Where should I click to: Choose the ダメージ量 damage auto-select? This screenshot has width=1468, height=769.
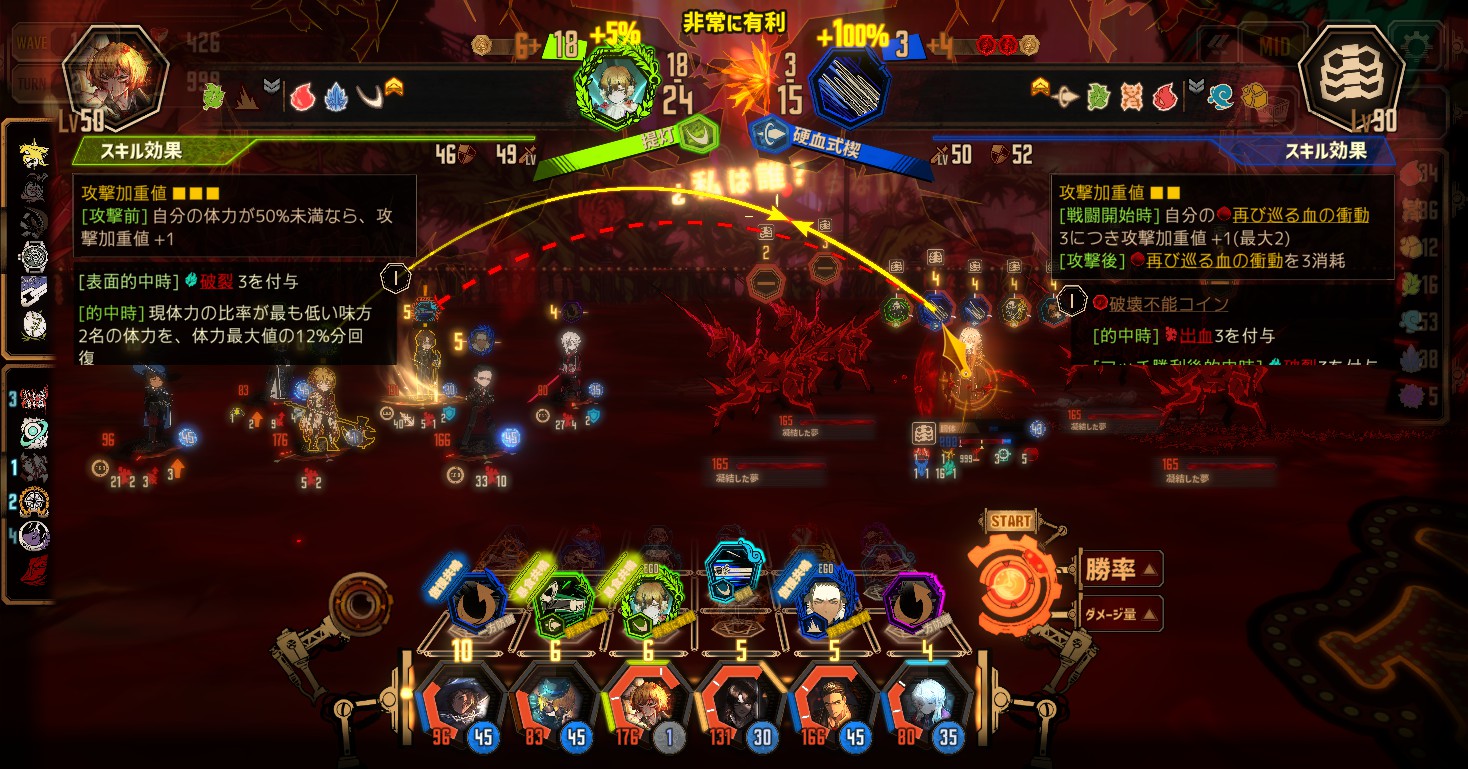click(x=1118, y=614)
